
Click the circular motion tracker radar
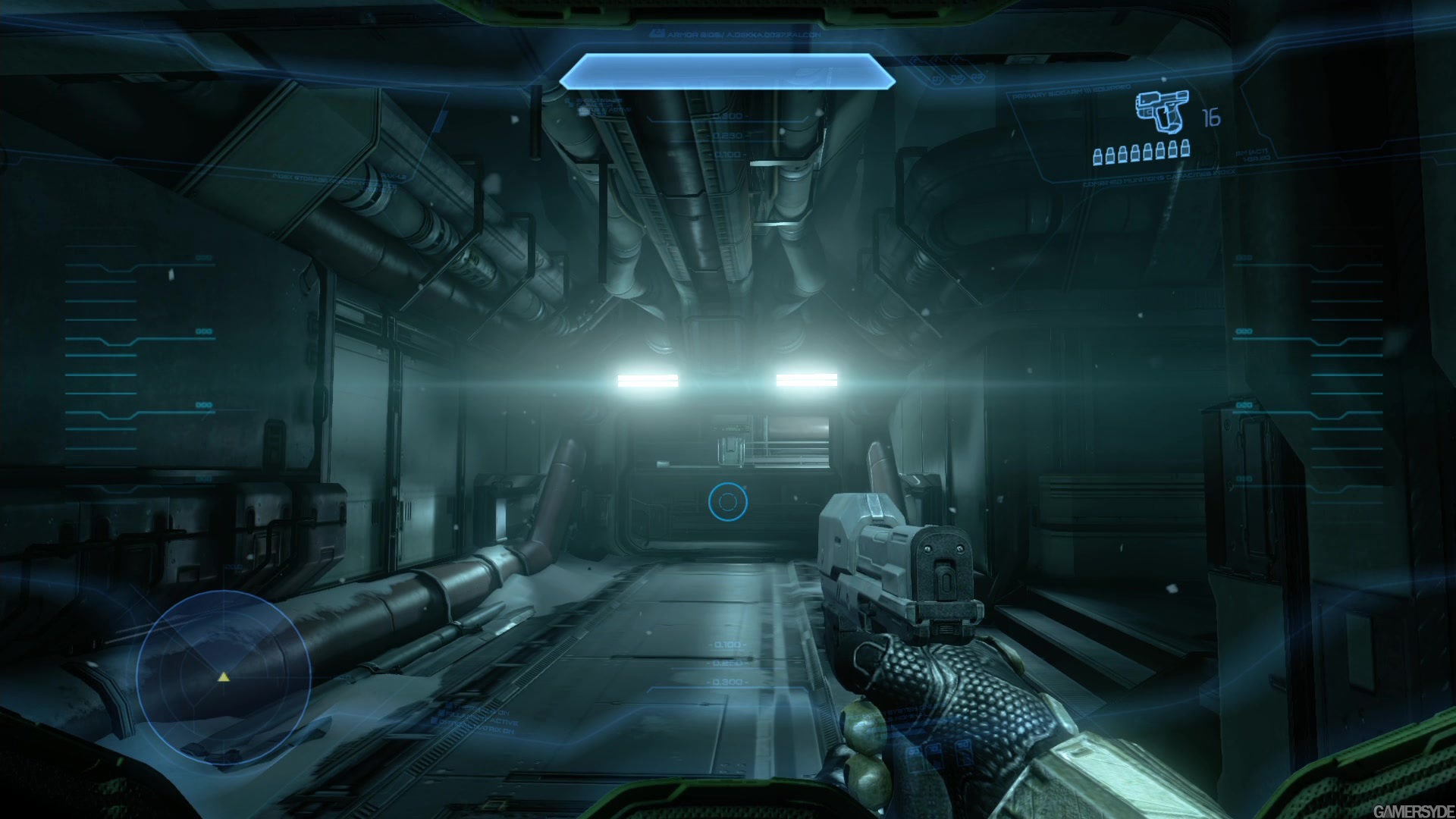(224, 677)
